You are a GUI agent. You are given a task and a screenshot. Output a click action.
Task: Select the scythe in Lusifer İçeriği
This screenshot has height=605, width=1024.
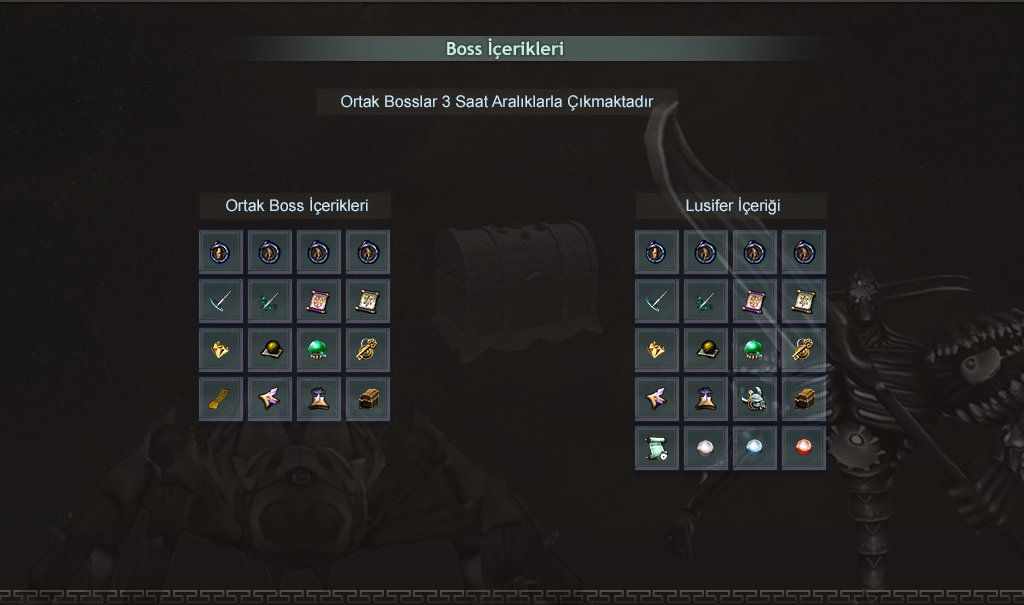click(657, 301)
